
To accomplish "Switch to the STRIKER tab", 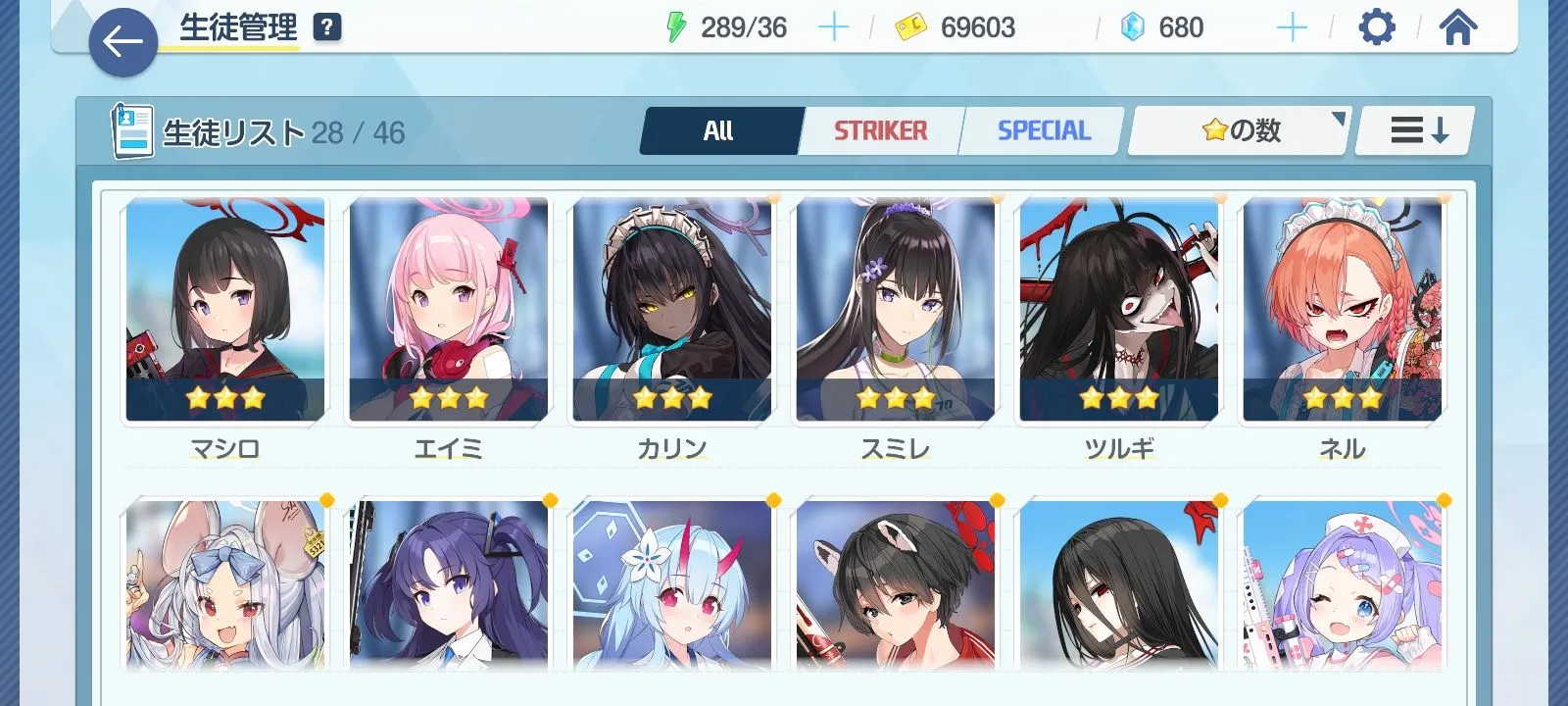I will [x=880, y=130].
